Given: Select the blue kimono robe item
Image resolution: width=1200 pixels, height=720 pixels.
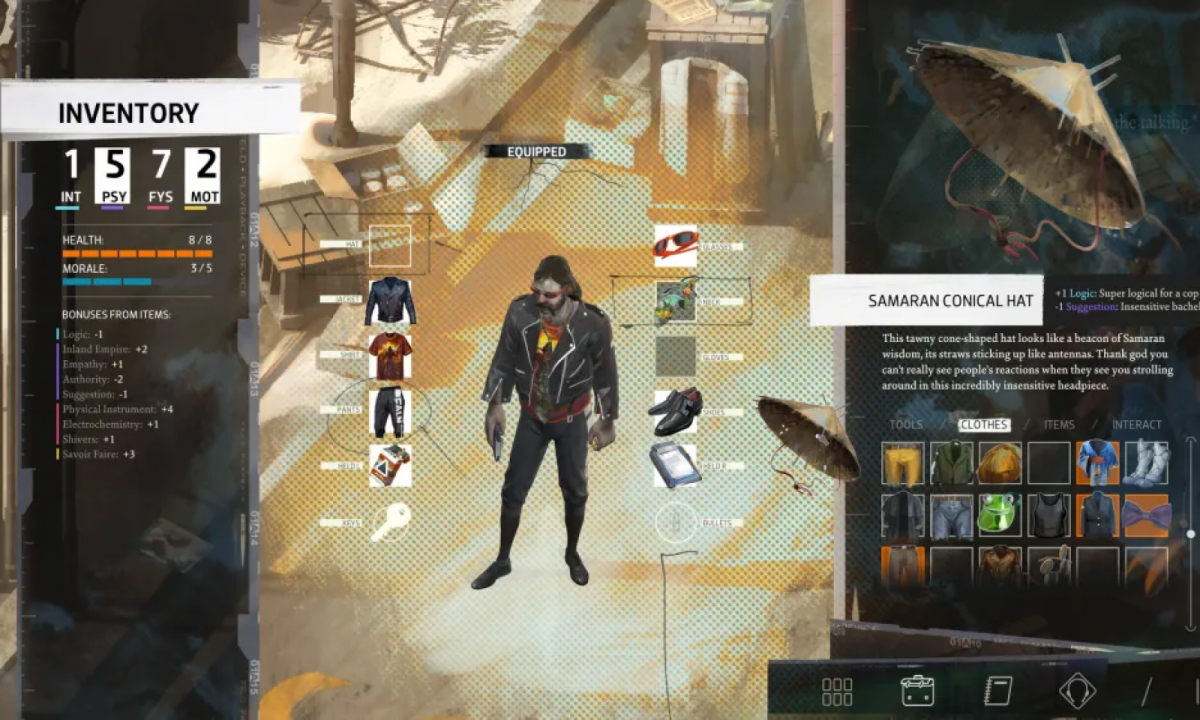Looking at the screenshot, I should [x=1097, y=464].
